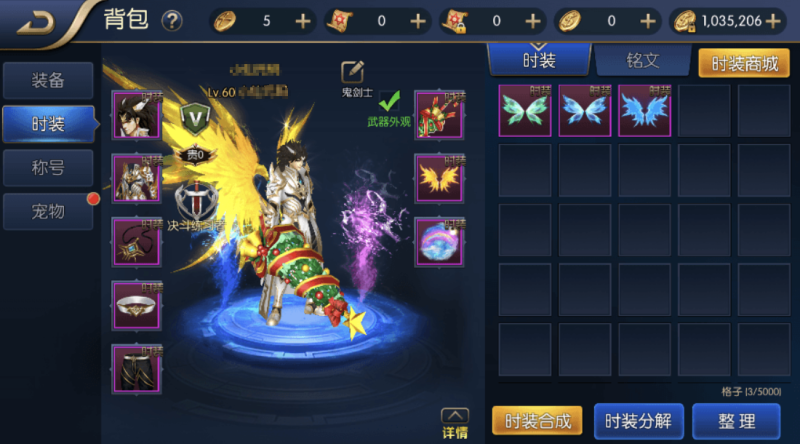
Task: Select the 时装 side tab
Action: [48, 124]
